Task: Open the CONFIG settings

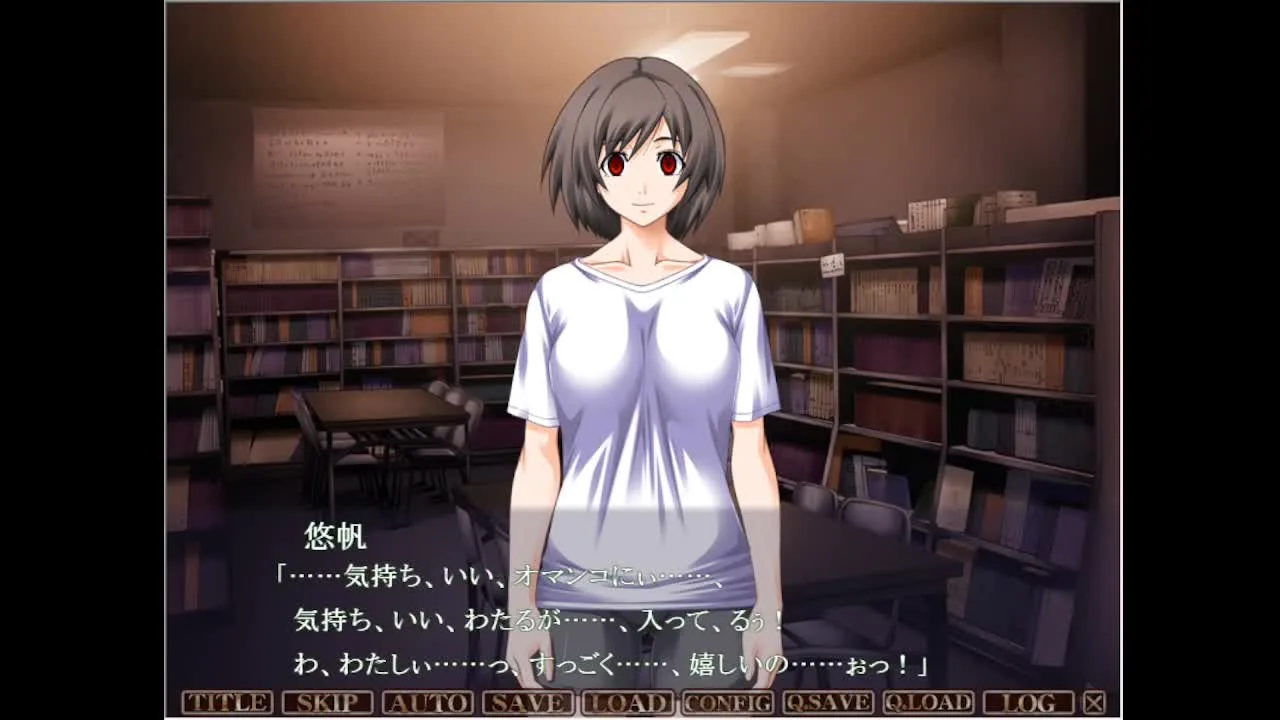Action: pyautogui.click(x=728, y=702)
